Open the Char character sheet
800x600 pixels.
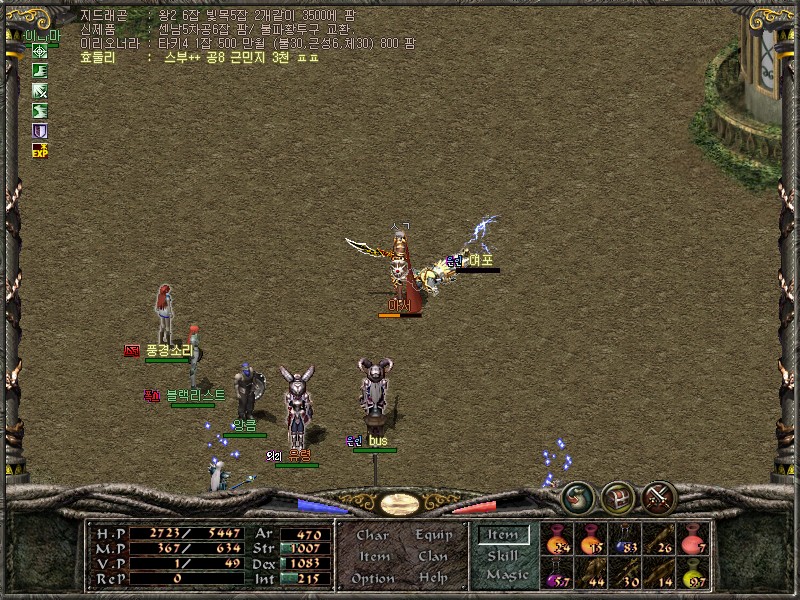coord(372,535)
